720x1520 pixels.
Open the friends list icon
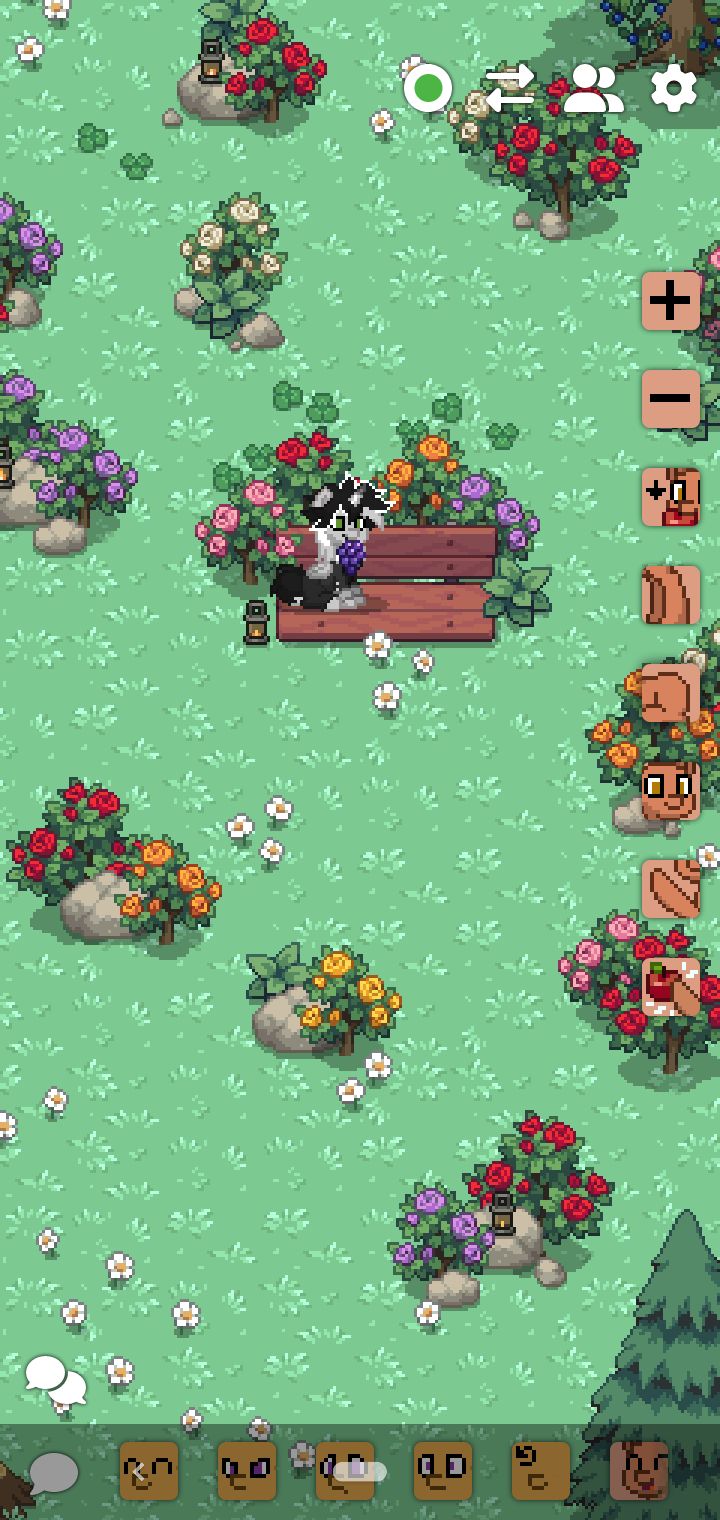click(x=593, y=89)
